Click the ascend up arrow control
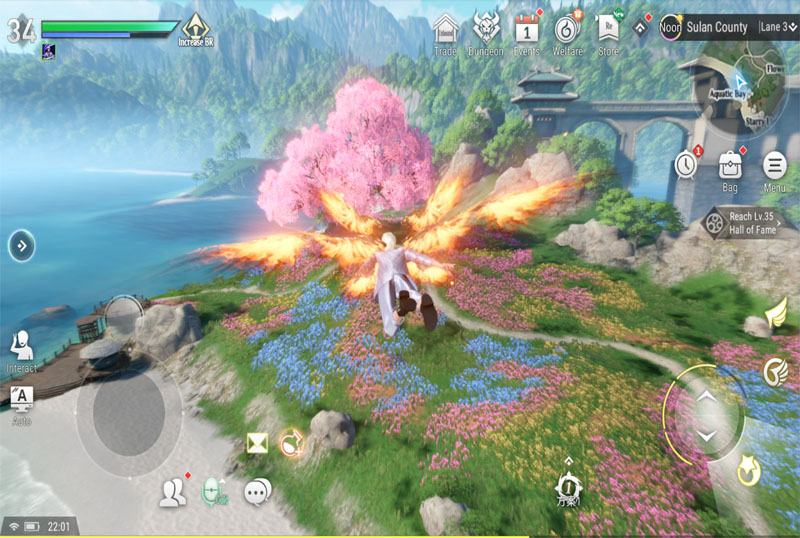The width and height of the screenshot is (800, 538). (706, 397)
